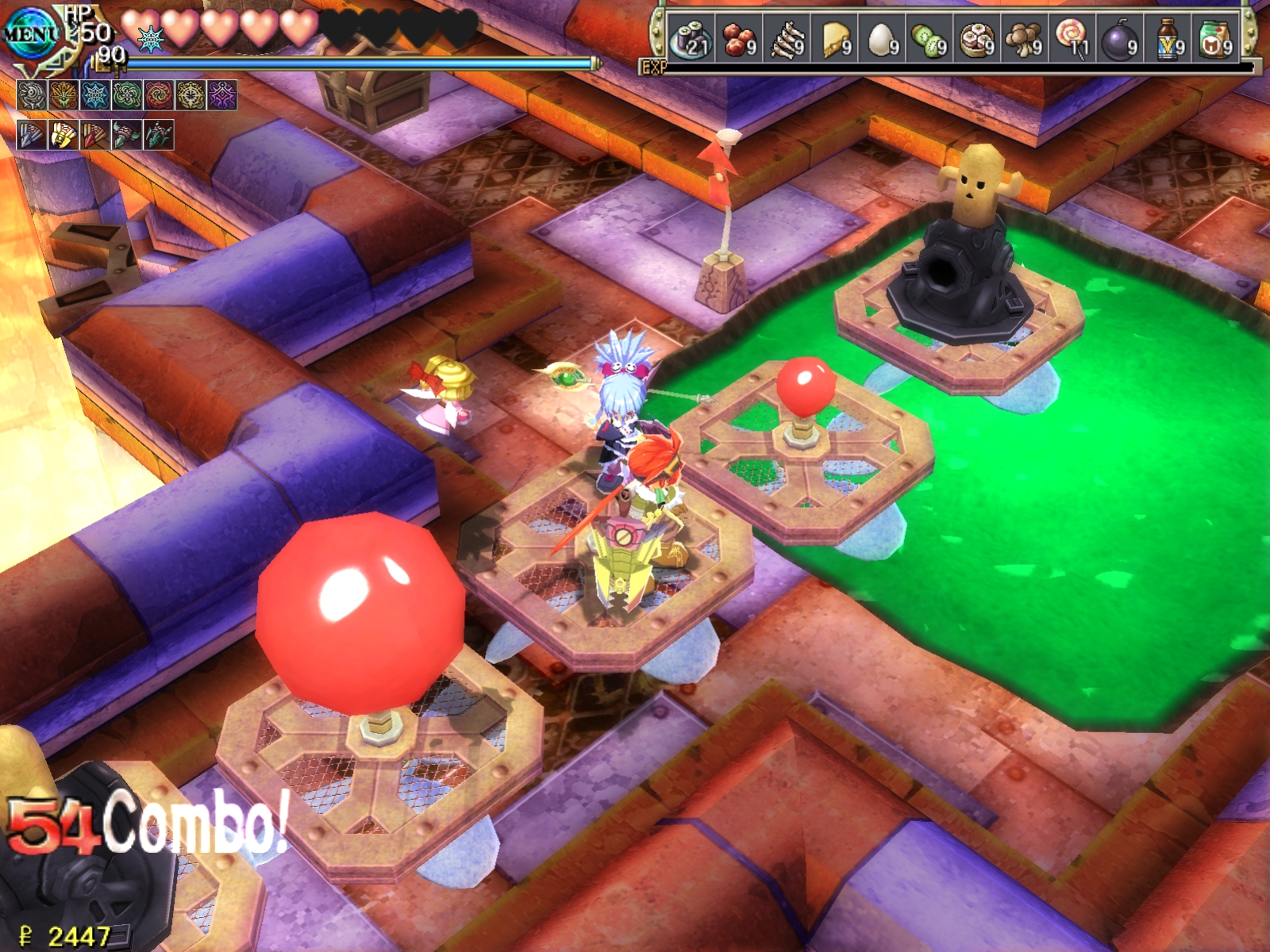This screenshot has height=952, width=1270.
Task: Use the steamed dumpling basket item
Action: (x=976, y=39)
